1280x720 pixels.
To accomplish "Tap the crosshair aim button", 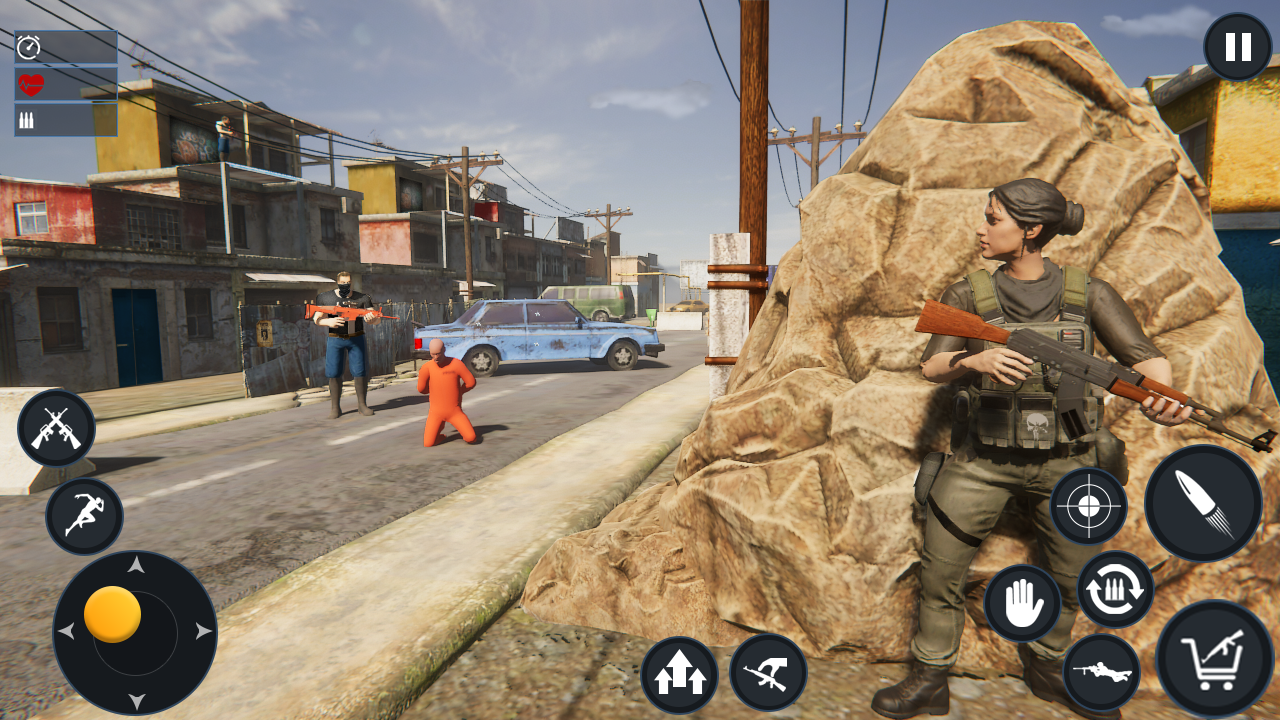I will (x=1089, y=506).
